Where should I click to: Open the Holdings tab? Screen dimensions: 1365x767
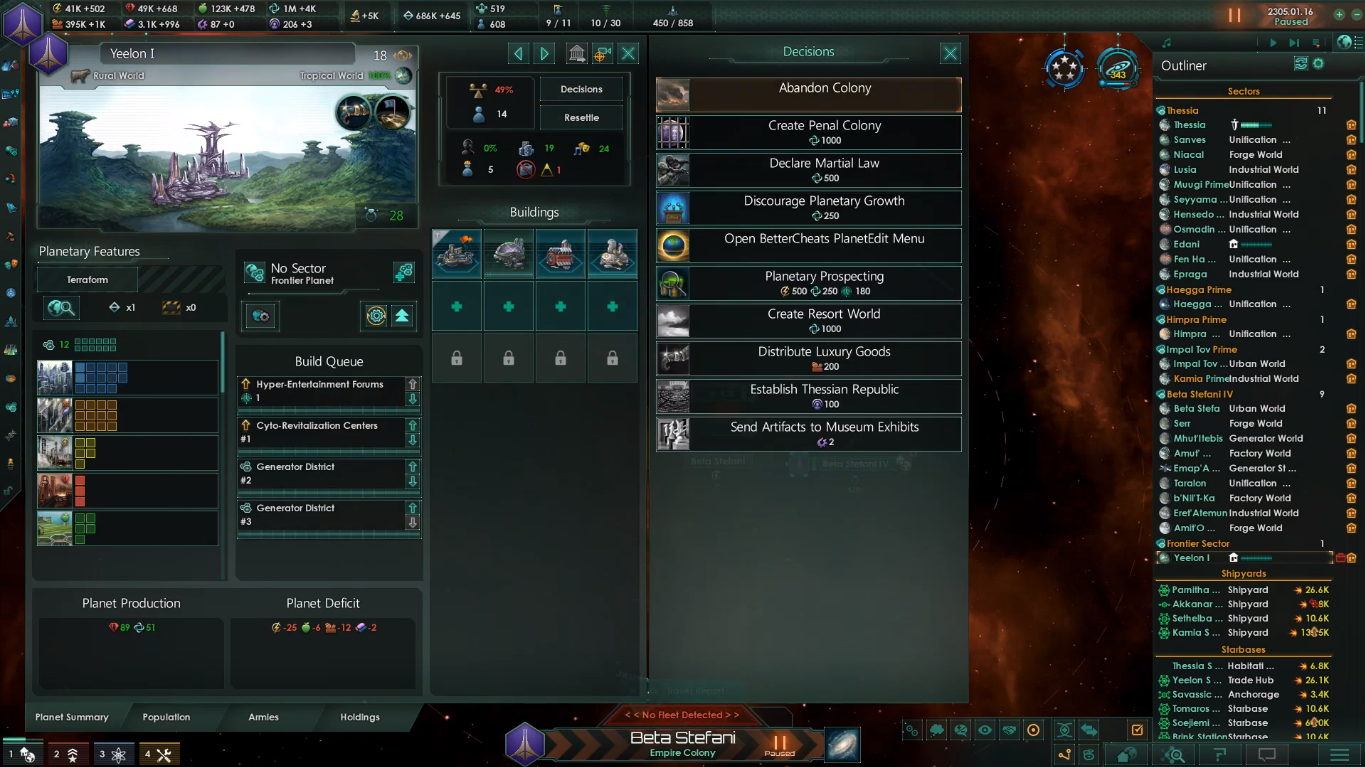click(359, 717)
